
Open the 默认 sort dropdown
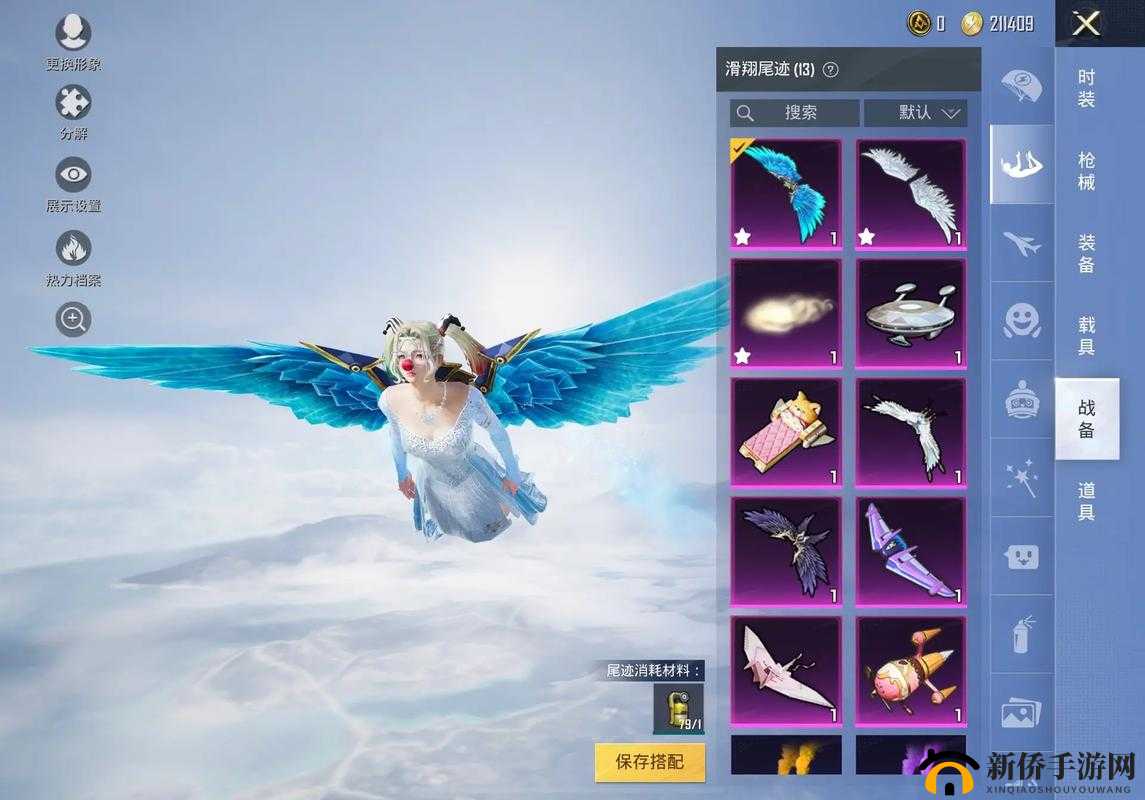click(x=915, y=112)
